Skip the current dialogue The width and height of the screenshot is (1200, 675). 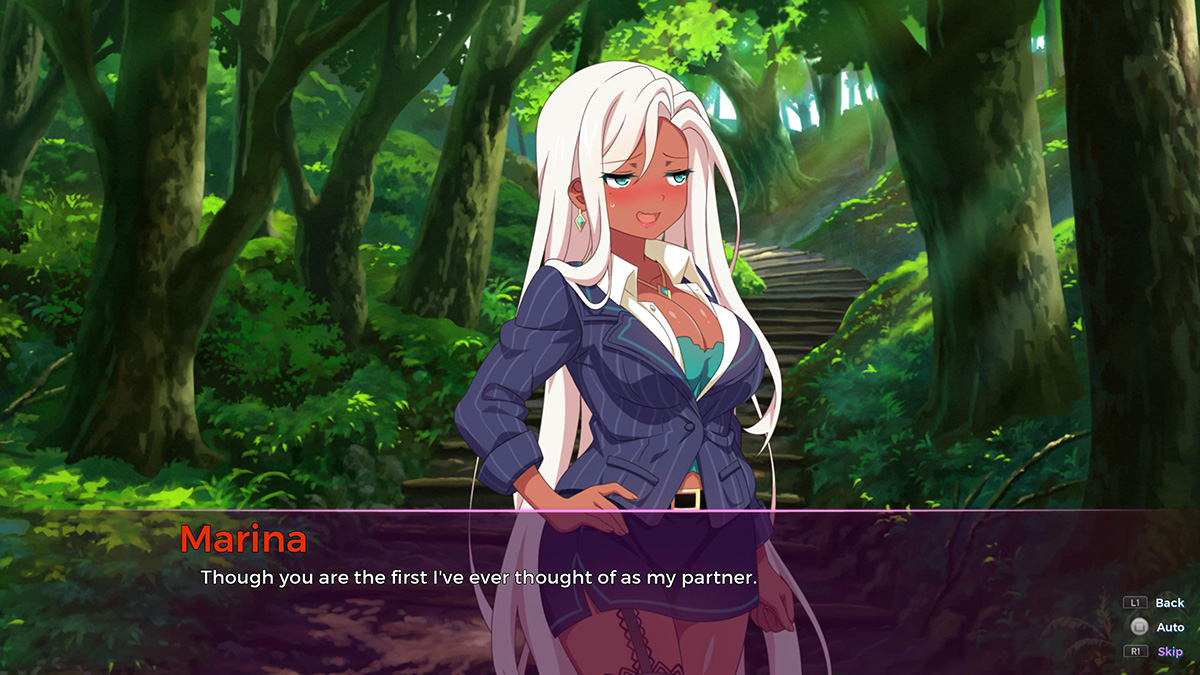tap(1169, 652)
